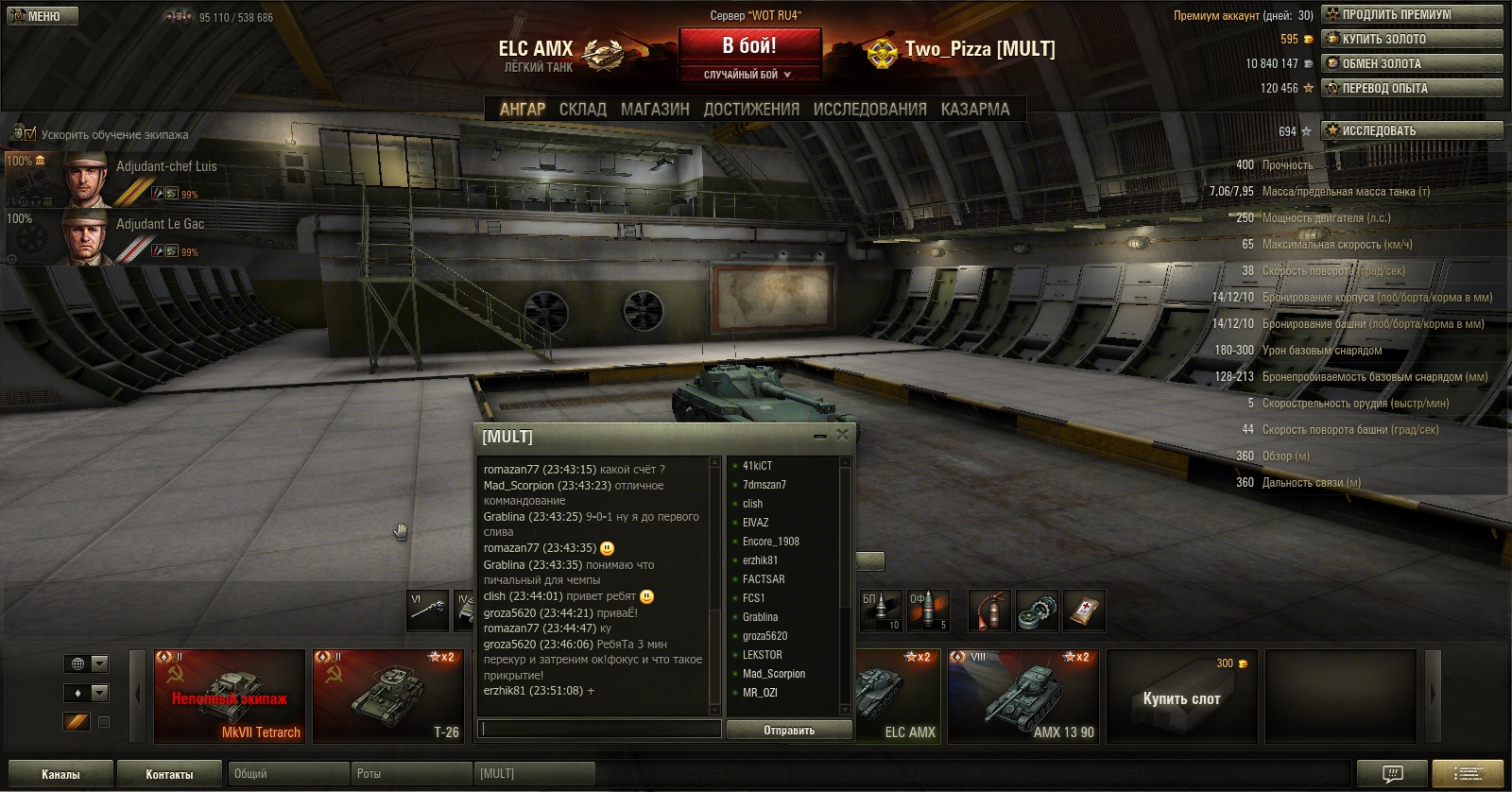This screenshot has width=1512, height=792.
Task: Open the КАЗАРМА tab
Action: coord(975,110)
